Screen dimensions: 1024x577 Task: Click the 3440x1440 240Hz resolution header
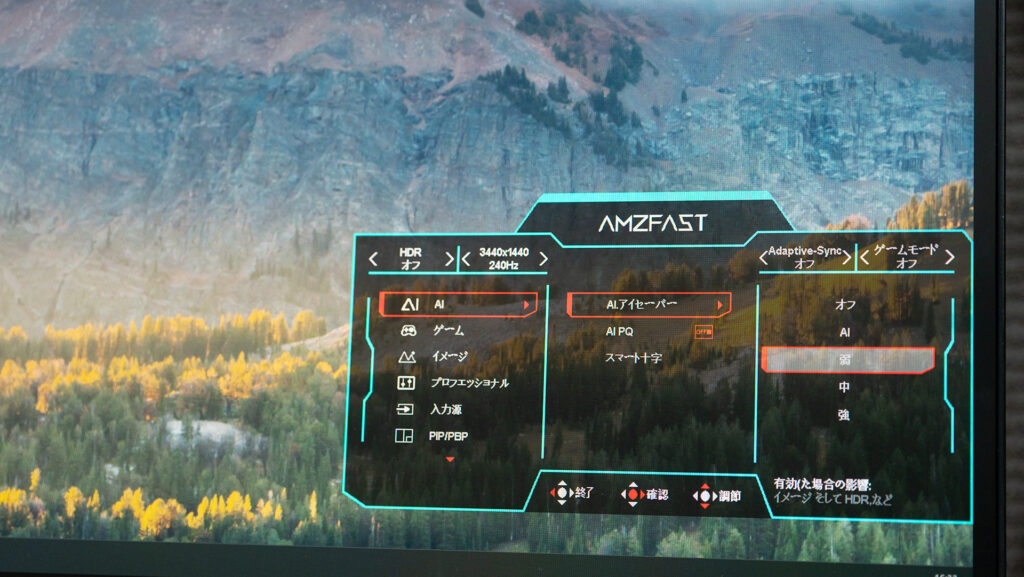pos(504,259)
